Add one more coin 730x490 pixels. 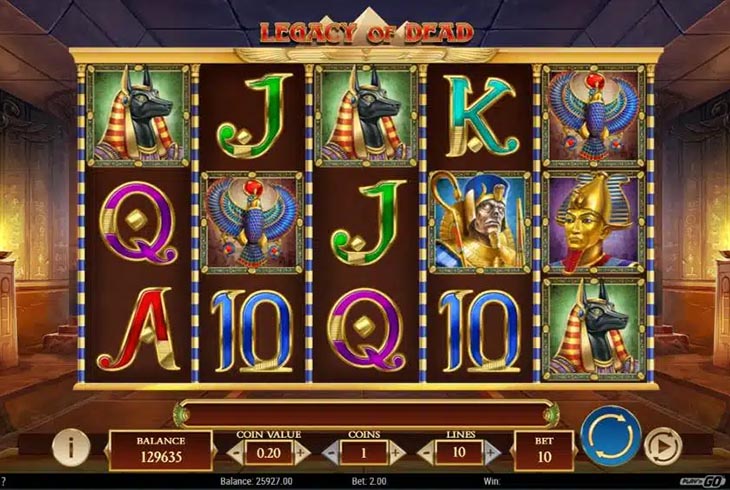(397, 452)
